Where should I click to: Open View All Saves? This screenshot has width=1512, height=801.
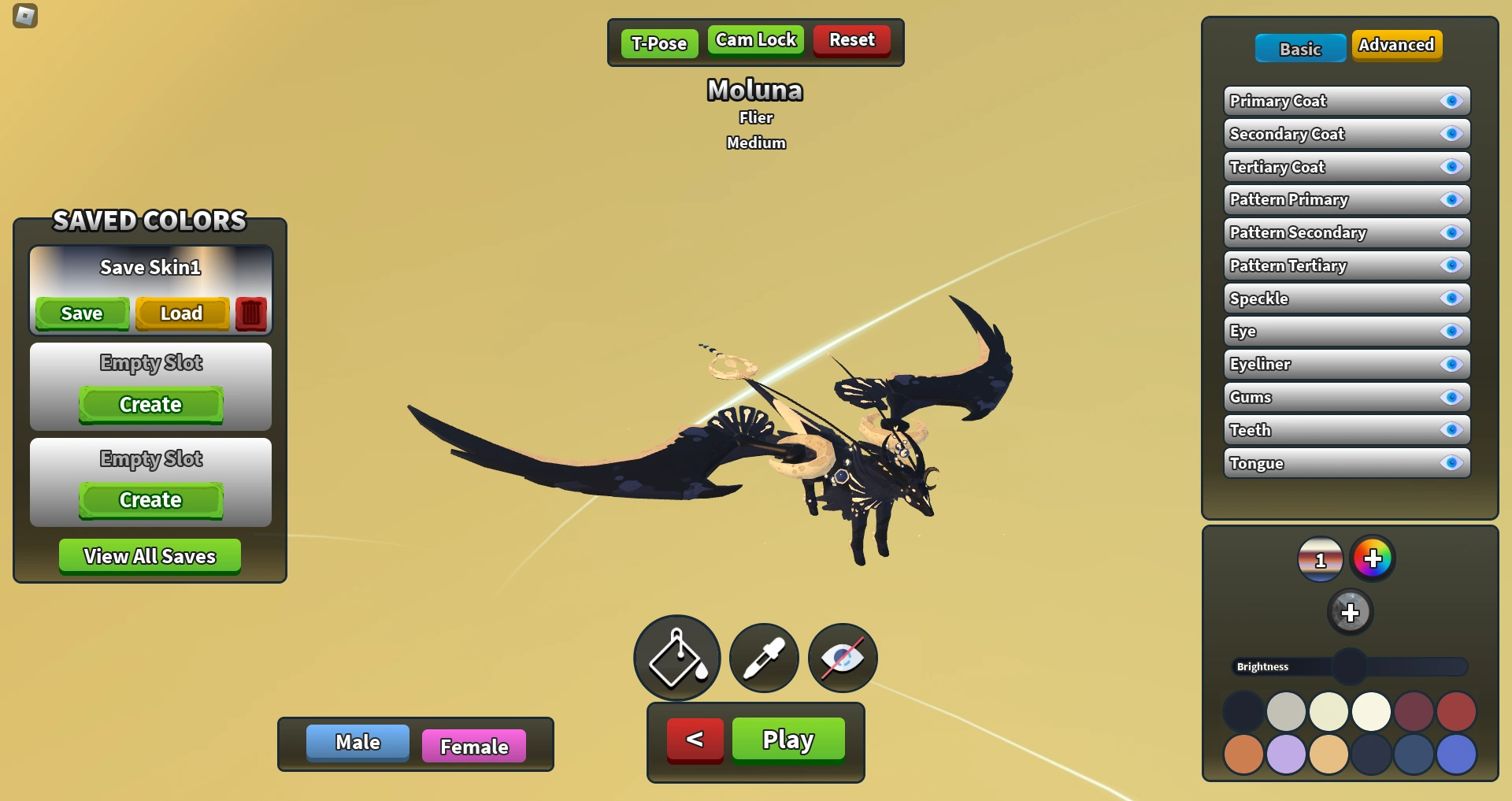tap(150, 556)
